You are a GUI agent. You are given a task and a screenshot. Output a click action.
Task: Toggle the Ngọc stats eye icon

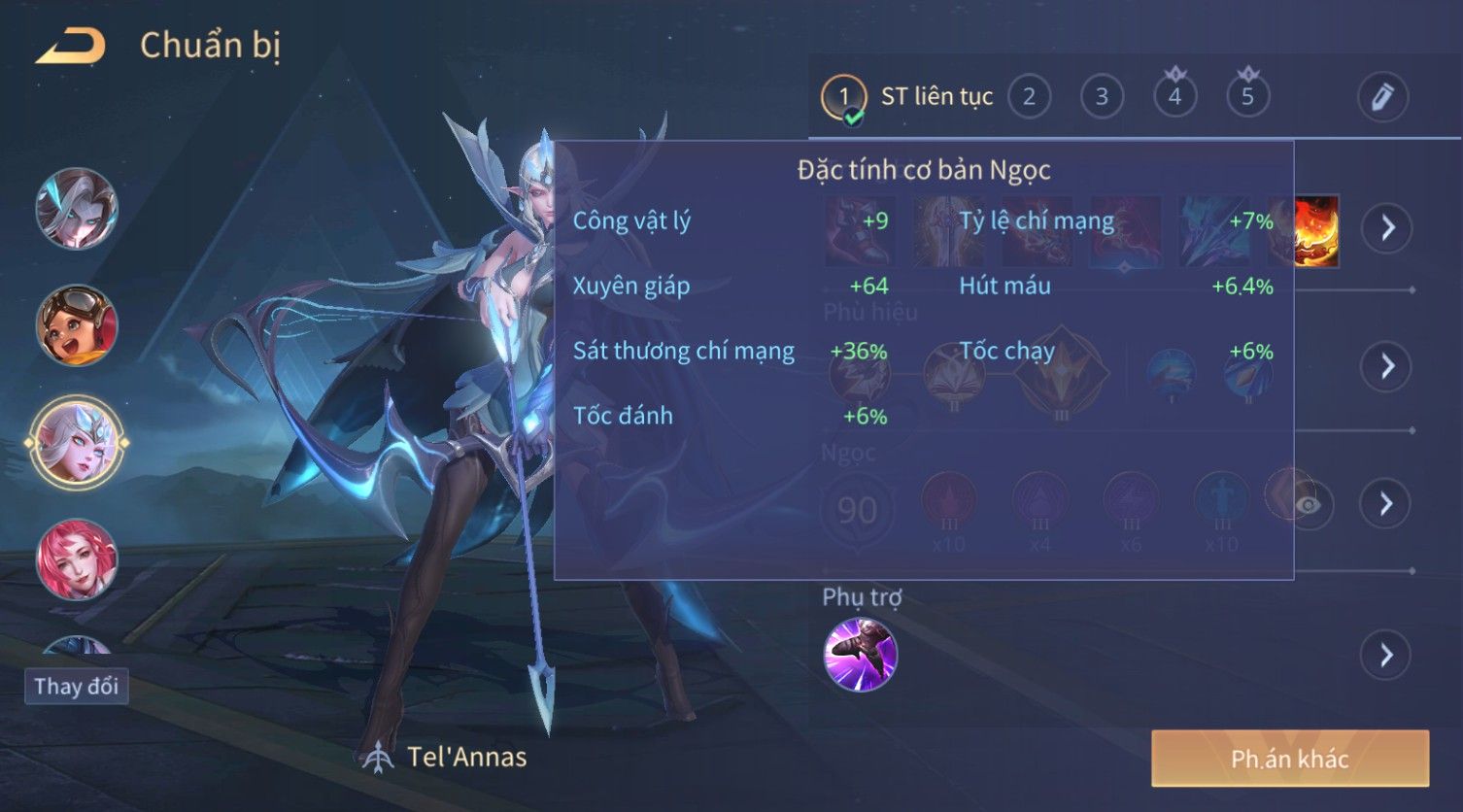pos(1309,505)
